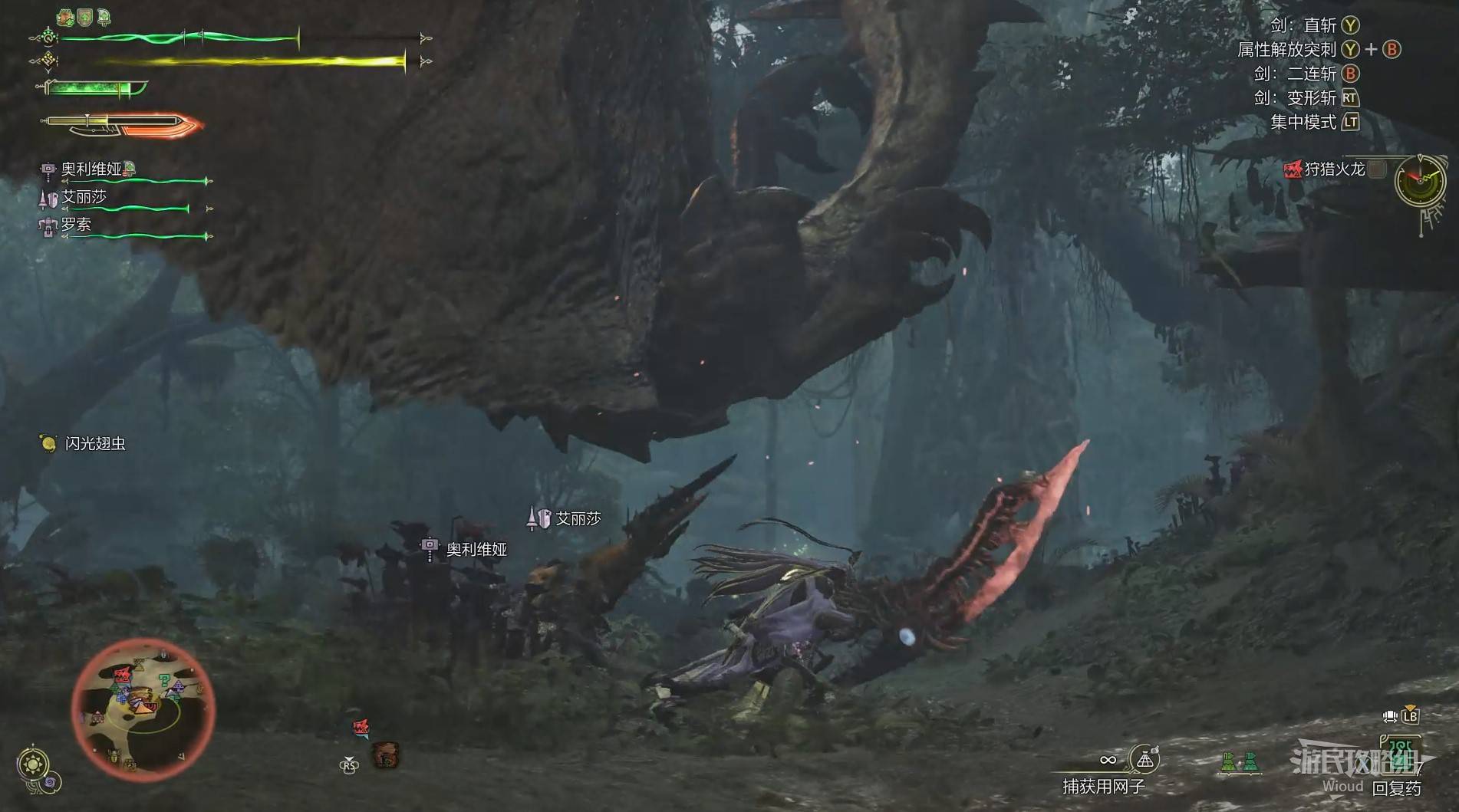Screen dimensions: 1459x812
Task: Click the quest timer clock dial
Action: (x=1419, y=181)
